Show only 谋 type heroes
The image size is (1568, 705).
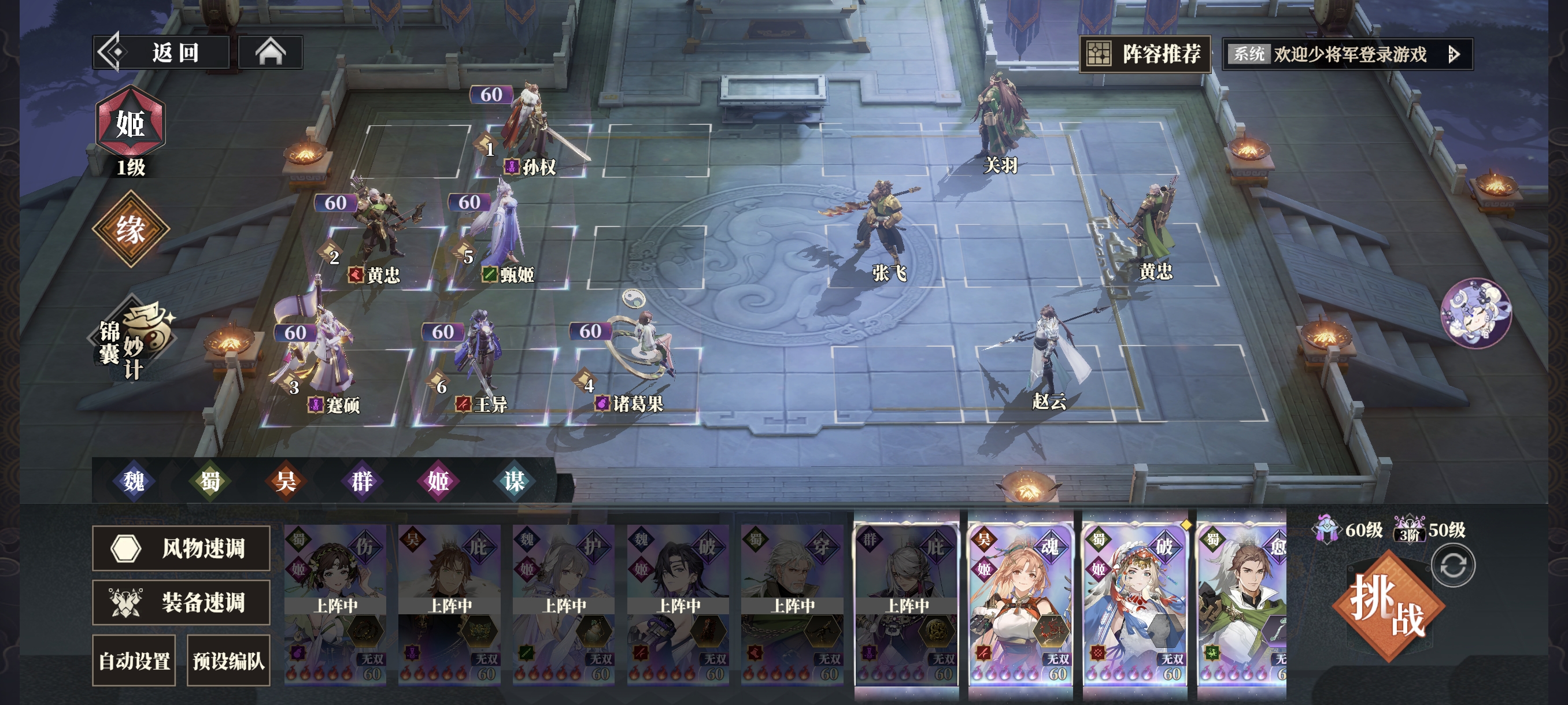[x=515, y=481]
